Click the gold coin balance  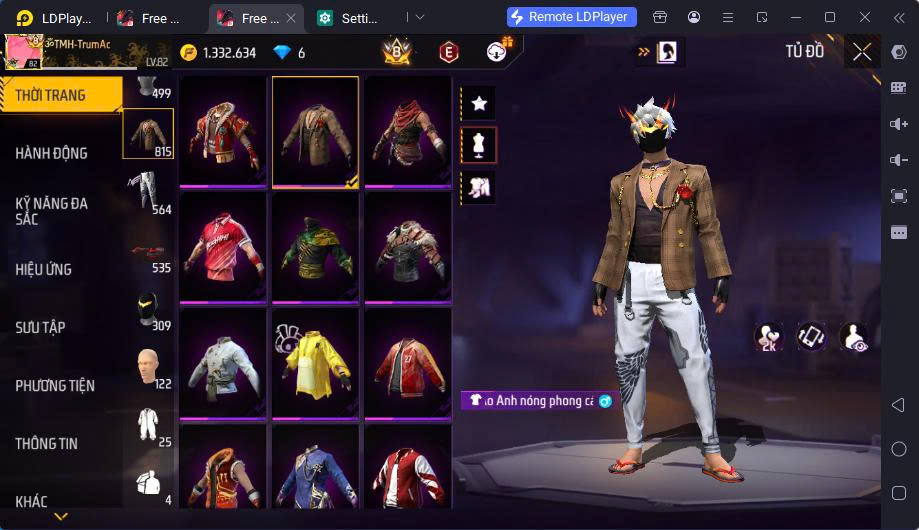[x=218, y=52]
